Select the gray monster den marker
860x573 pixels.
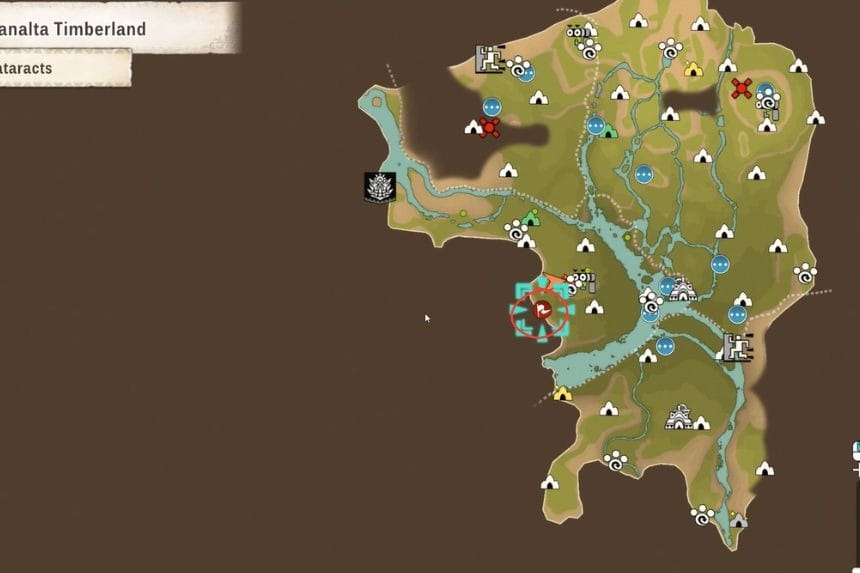738,520
